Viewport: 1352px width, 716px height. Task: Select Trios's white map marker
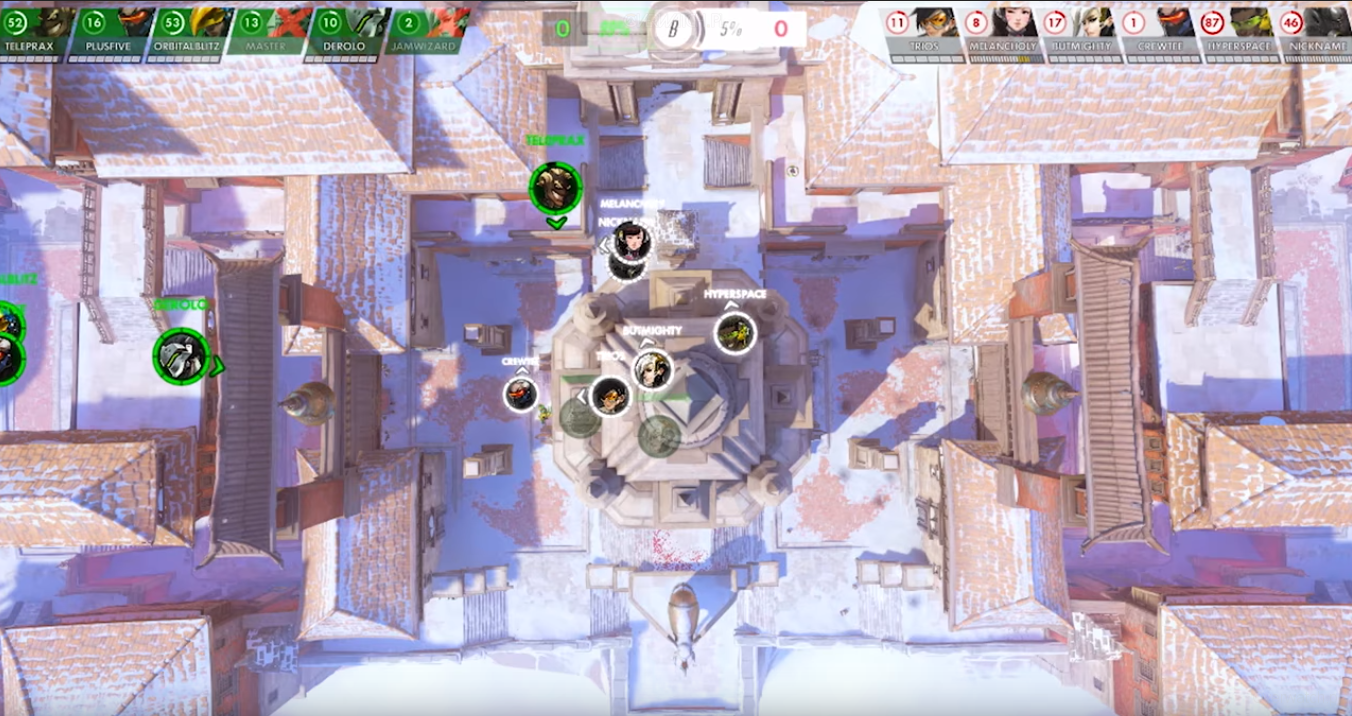pyautogui.click(x=609, y=396)
